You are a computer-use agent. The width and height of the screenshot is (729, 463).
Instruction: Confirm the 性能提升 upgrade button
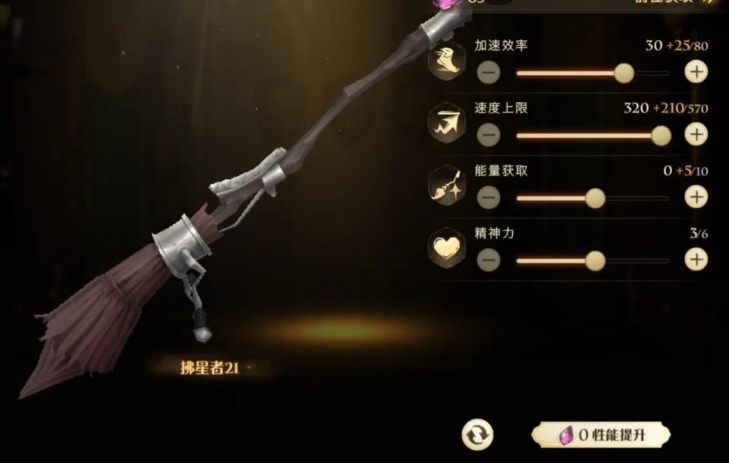pos(600,436)
